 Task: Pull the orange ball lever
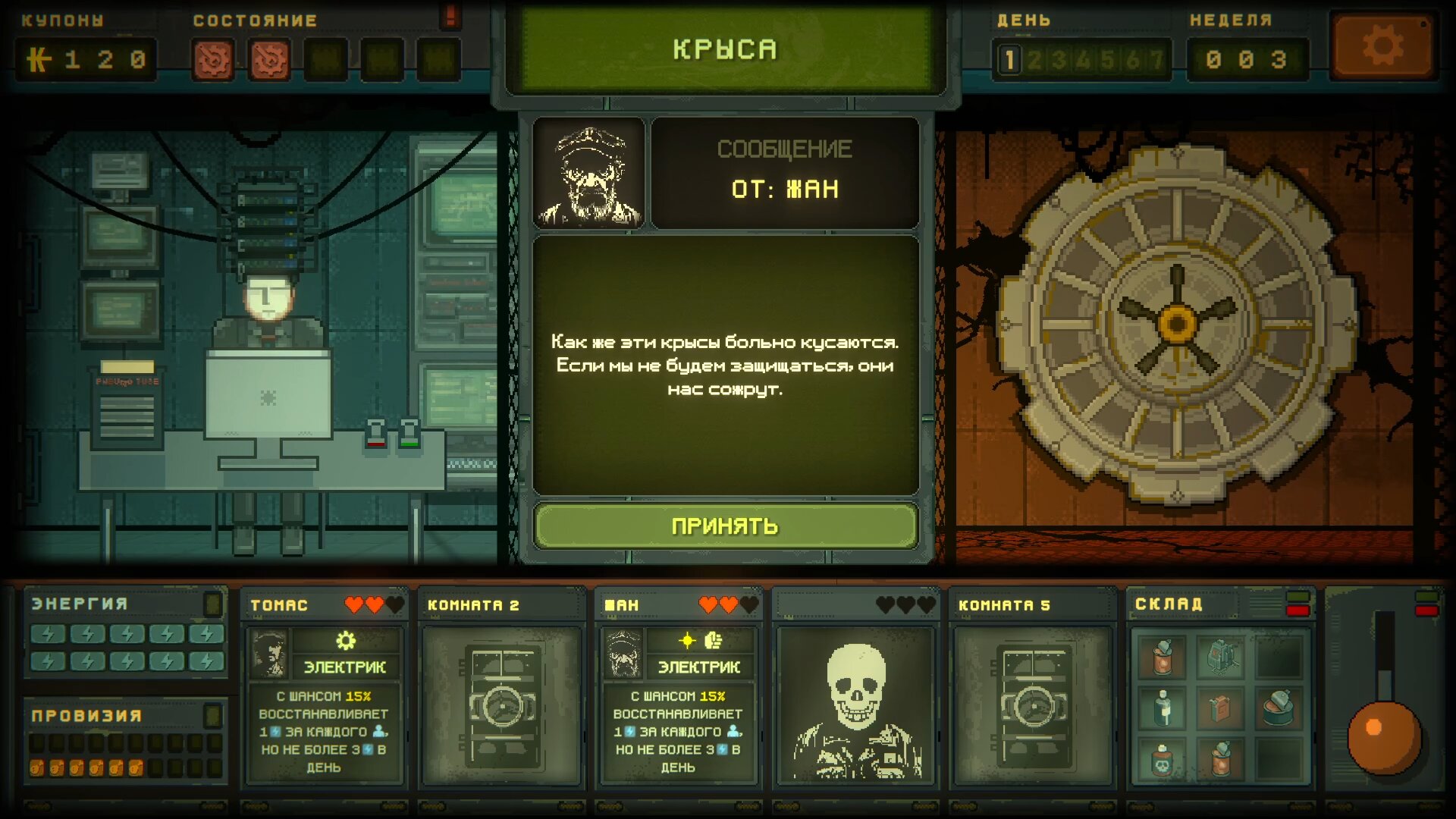tap(1383, 736)
